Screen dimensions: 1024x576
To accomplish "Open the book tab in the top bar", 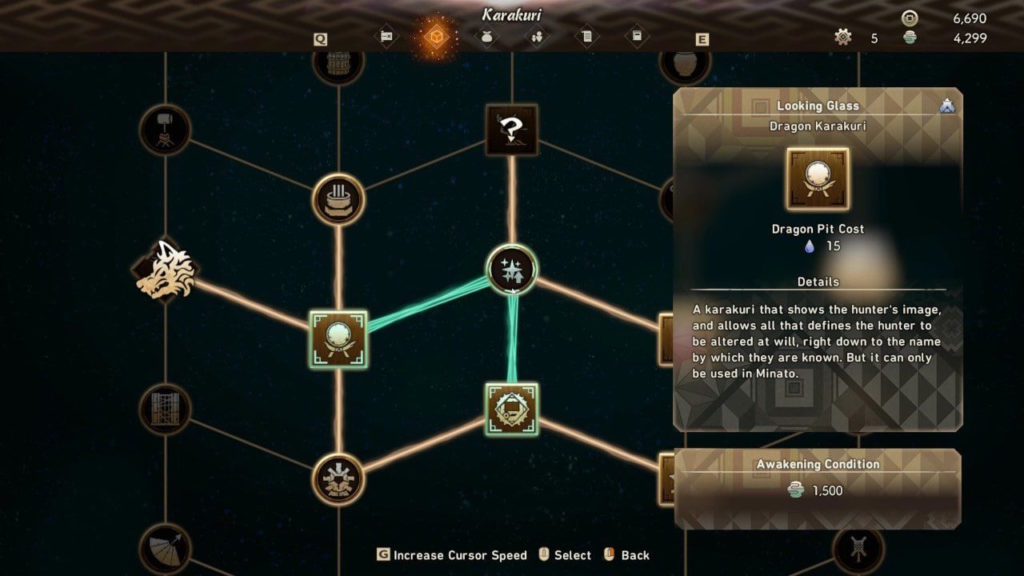I will (x=637, y=37).
